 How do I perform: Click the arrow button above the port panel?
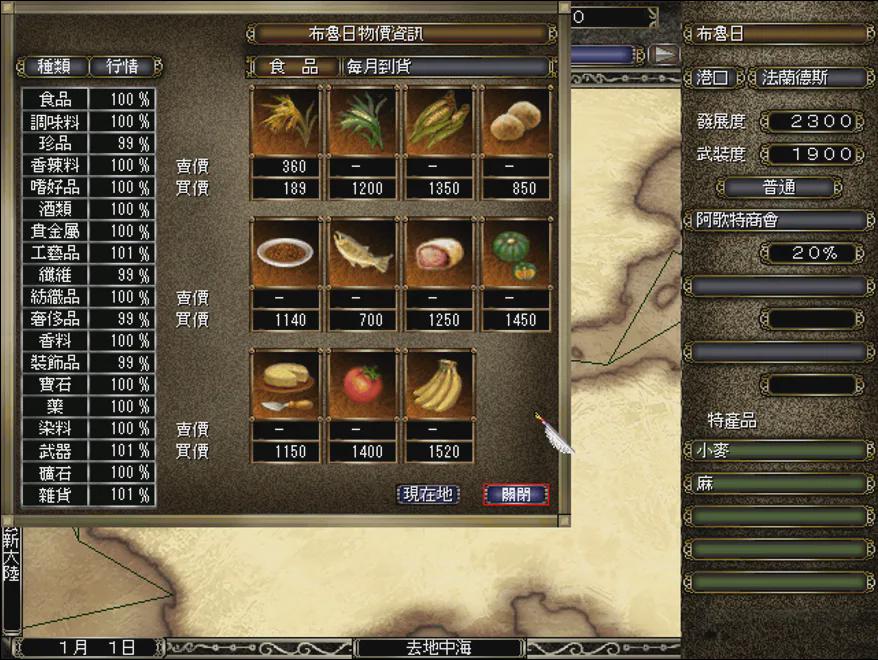pos(664,54)
